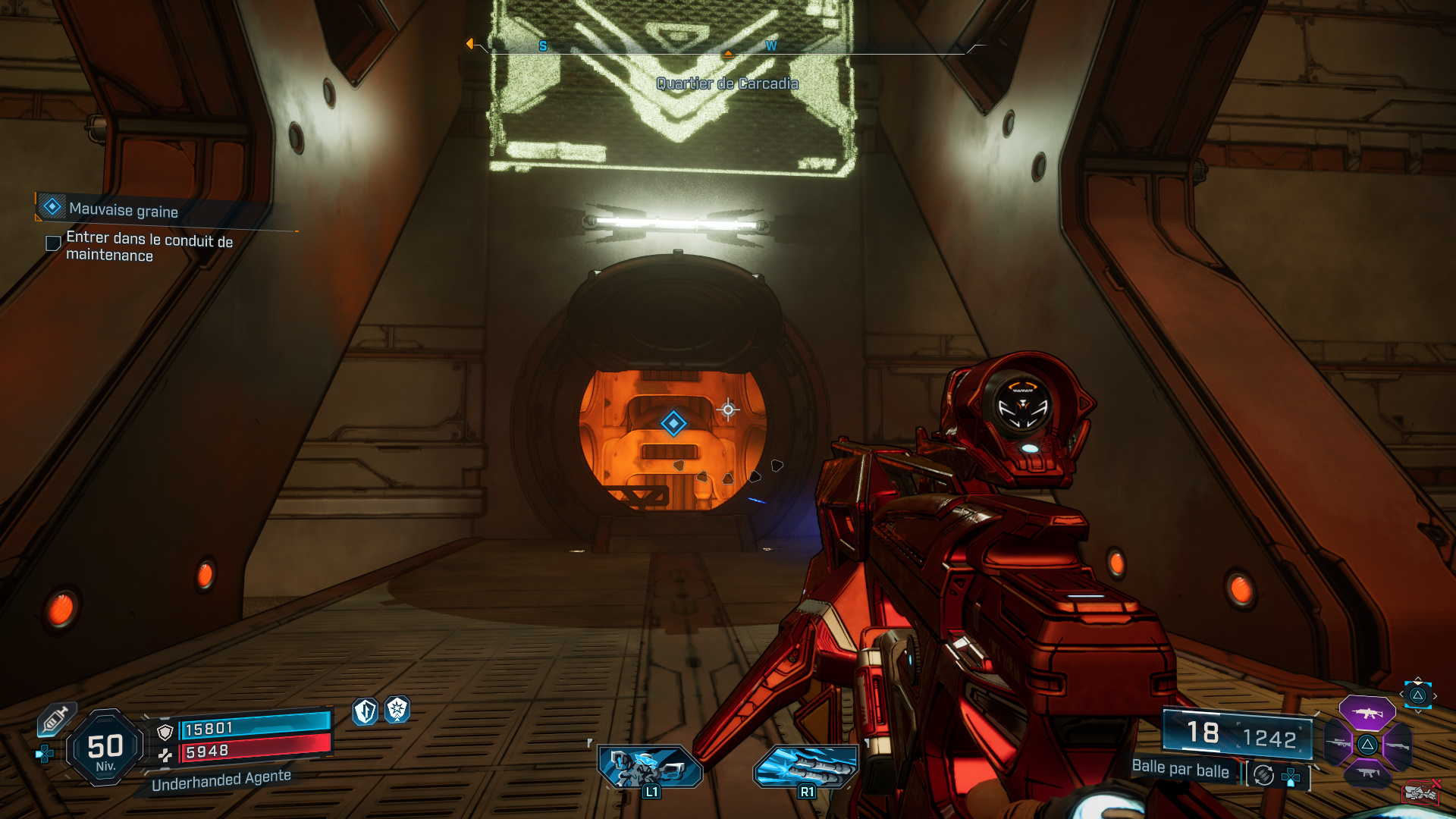Select the Quartier de Carcadia location label
The height and width of the screenshot is (819, 1456).
coord(728,84)
